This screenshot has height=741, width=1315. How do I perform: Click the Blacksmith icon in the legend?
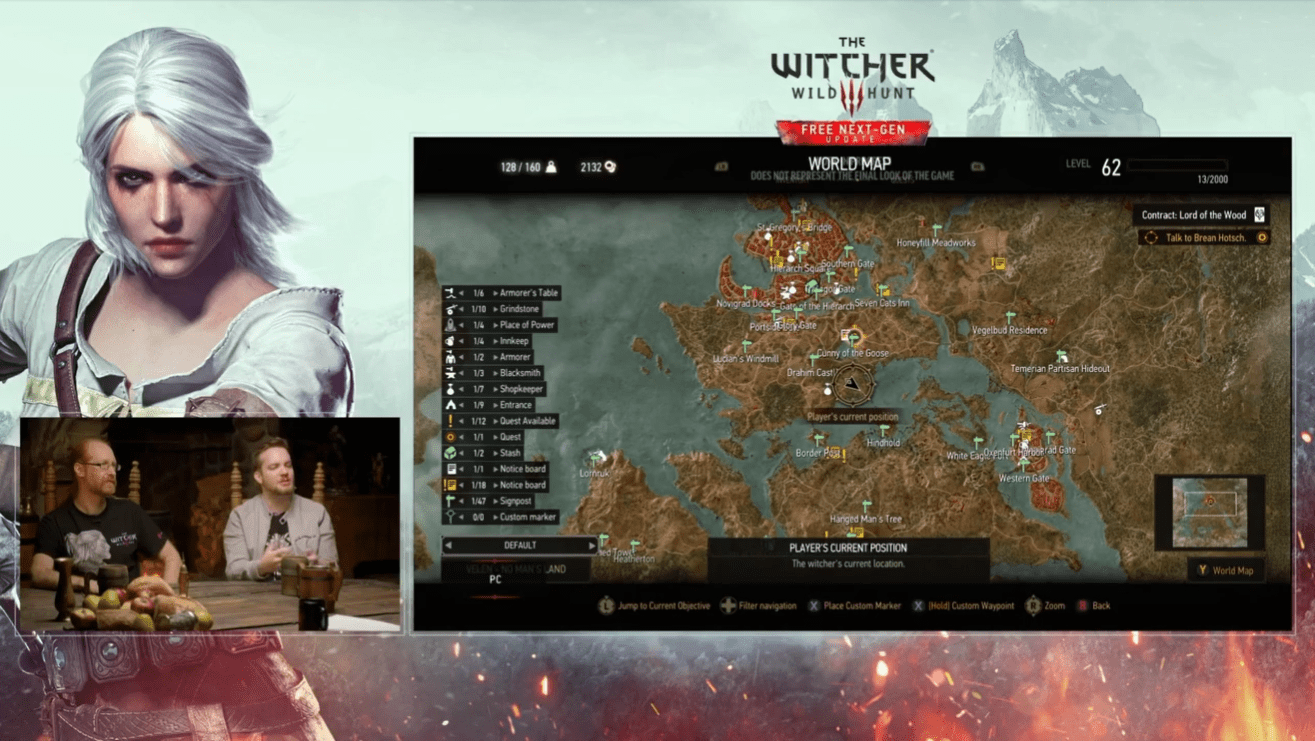[450, 372]
